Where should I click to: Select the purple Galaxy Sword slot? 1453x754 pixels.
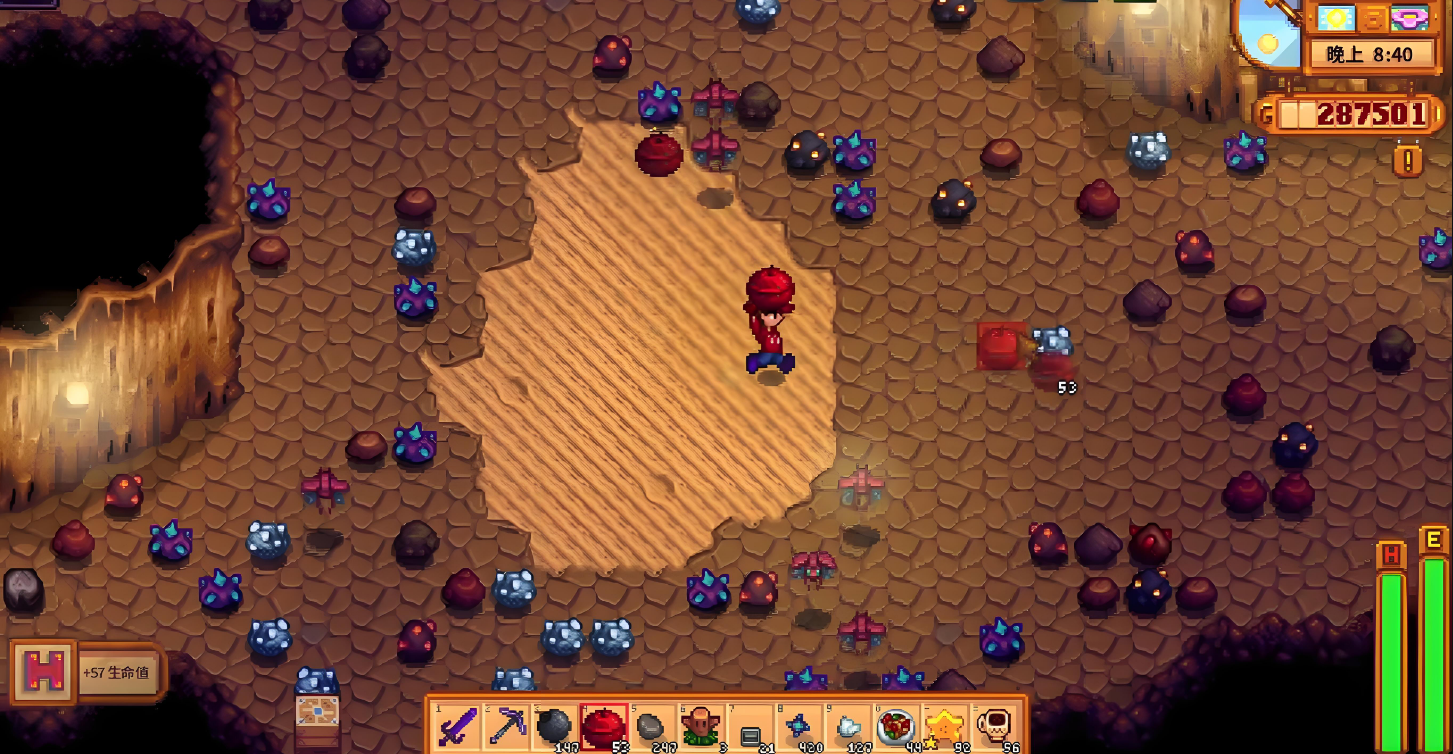pyautogui.click(x=458, y=727)
